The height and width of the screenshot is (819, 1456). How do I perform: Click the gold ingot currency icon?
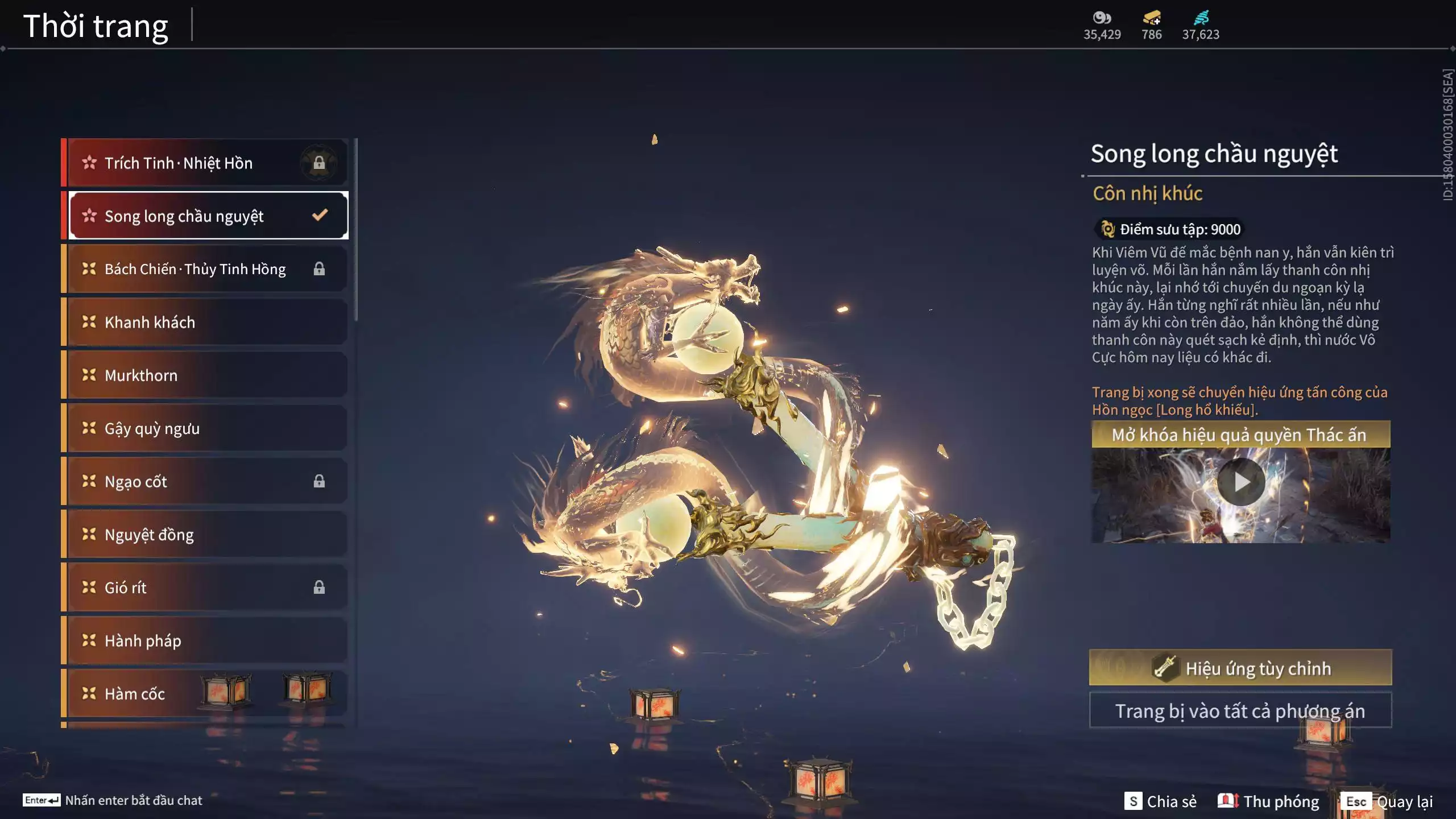[1151, 18]
